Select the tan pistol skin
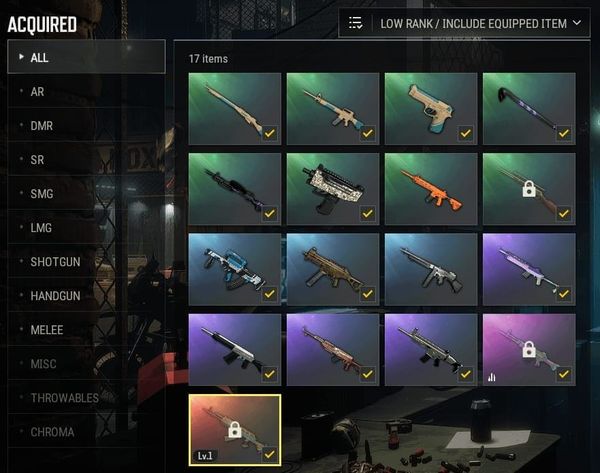Screen dimensions: 600x473 431,108
